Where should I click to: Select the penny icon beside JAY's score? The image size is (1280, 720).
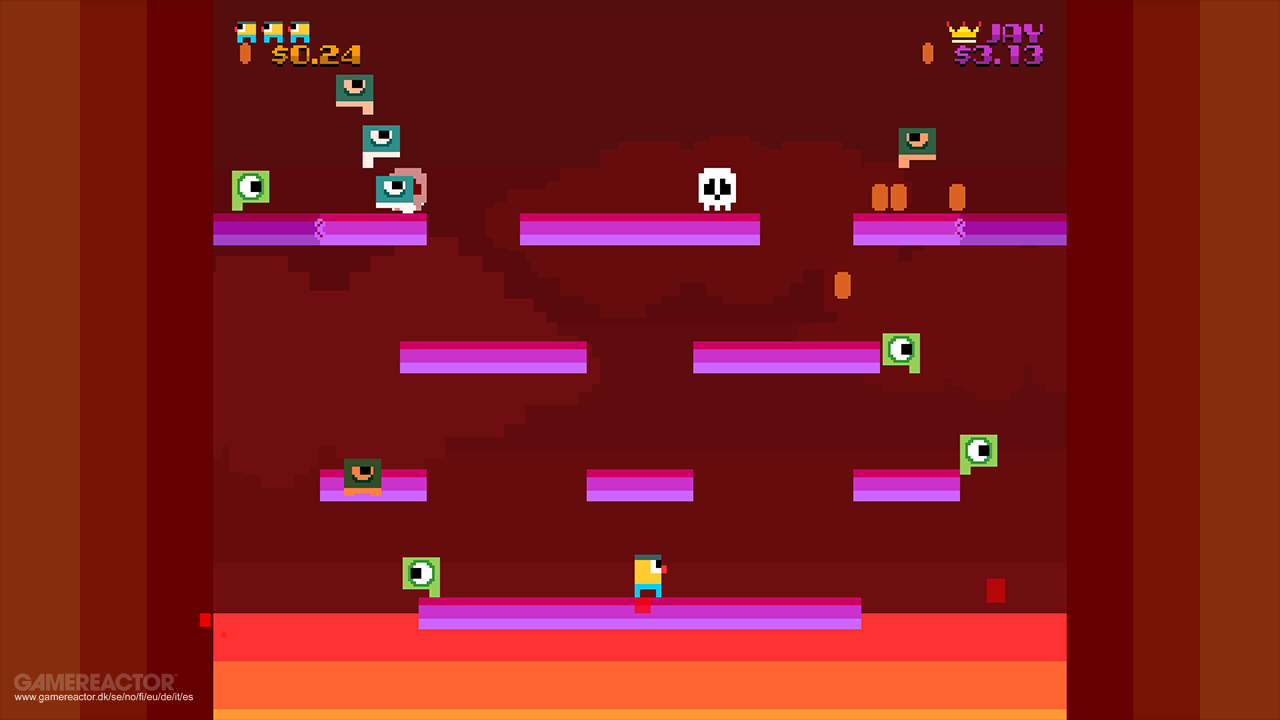tap(927, 53)
